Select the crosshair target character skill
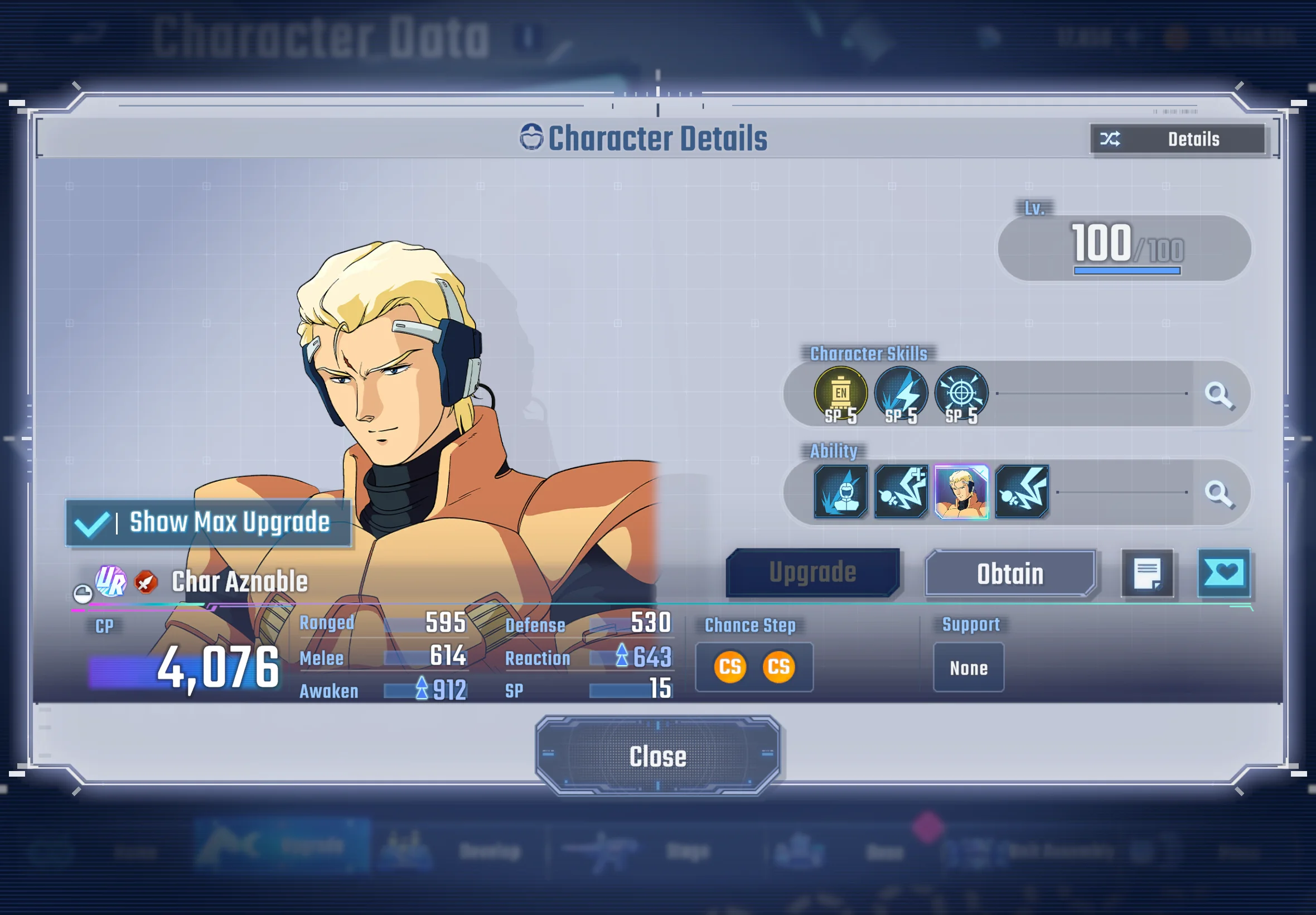Image resolution: width=1316 pixels, height=915 pixels. (961, 394)
